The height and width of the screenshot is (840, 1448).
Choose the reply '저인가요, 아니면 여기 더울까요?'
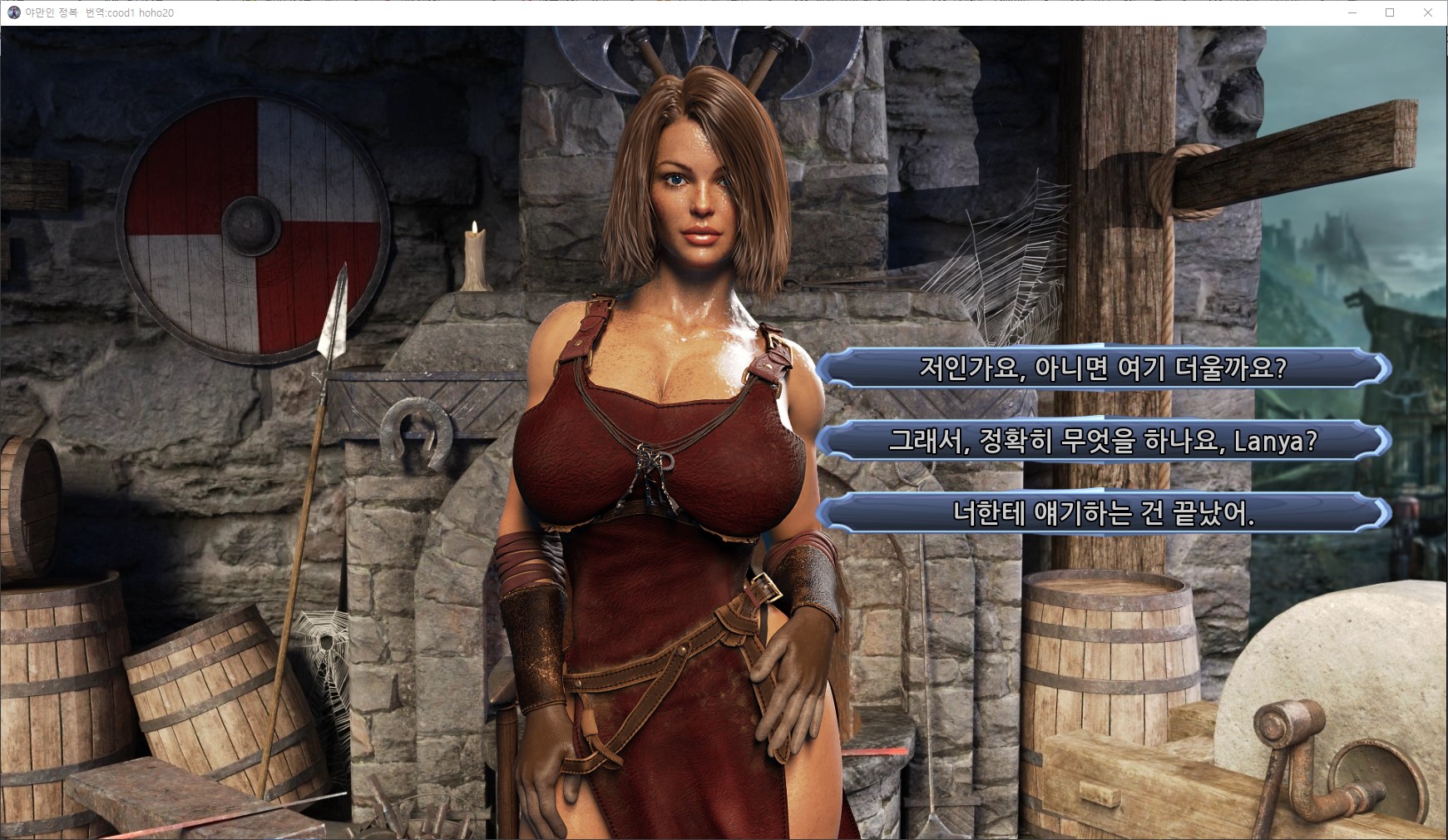pyautogui.click(x=1103, y=368)
